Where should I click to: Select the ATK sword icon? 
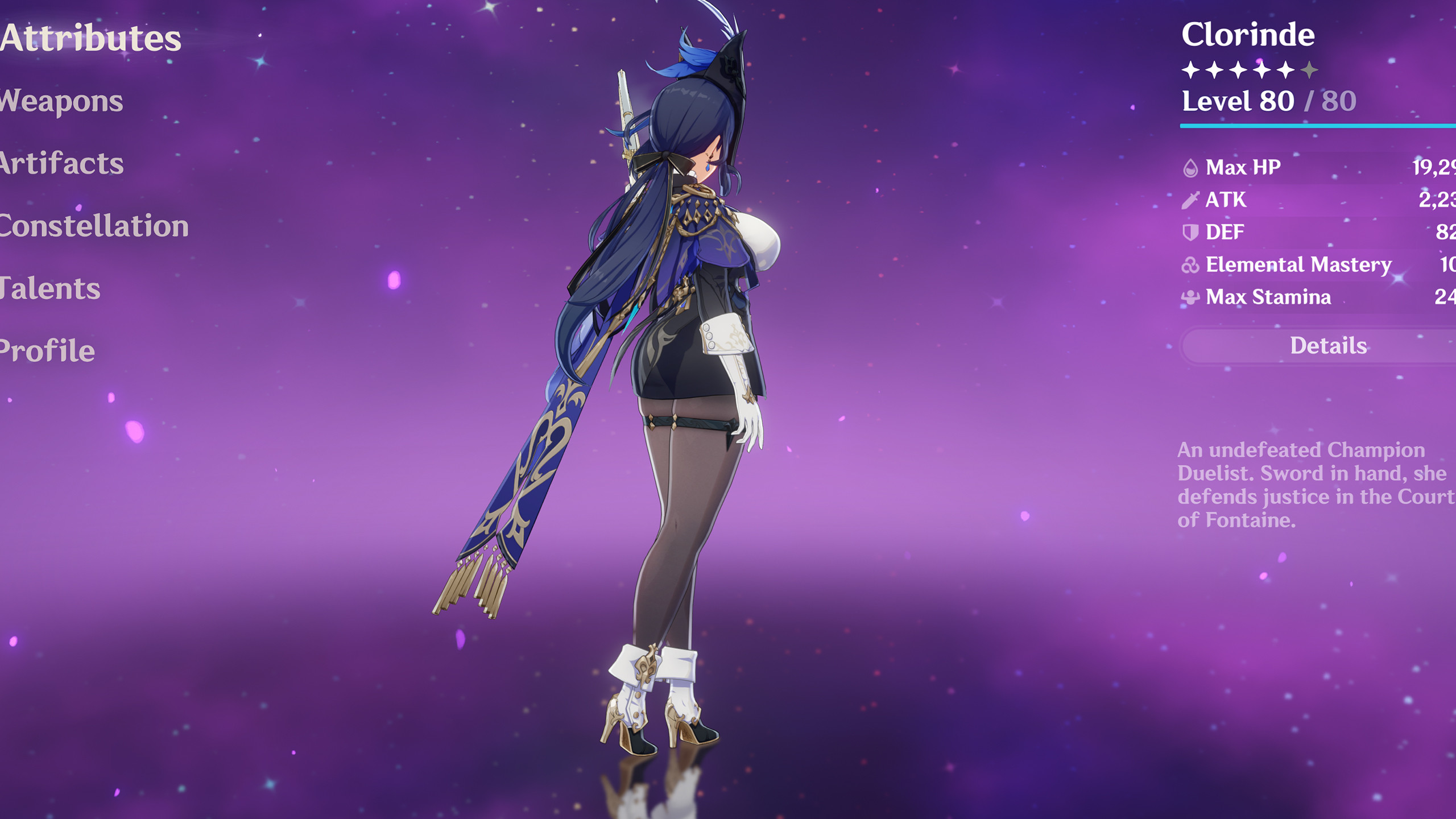tap(1192, 200)
